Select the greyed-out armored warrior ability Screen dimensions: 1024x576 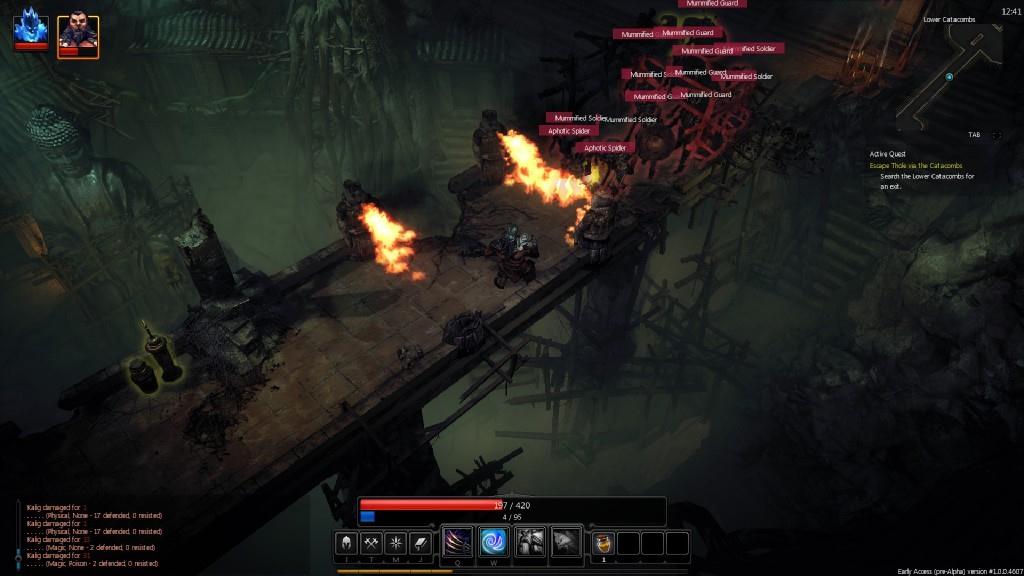pos(530,542)
